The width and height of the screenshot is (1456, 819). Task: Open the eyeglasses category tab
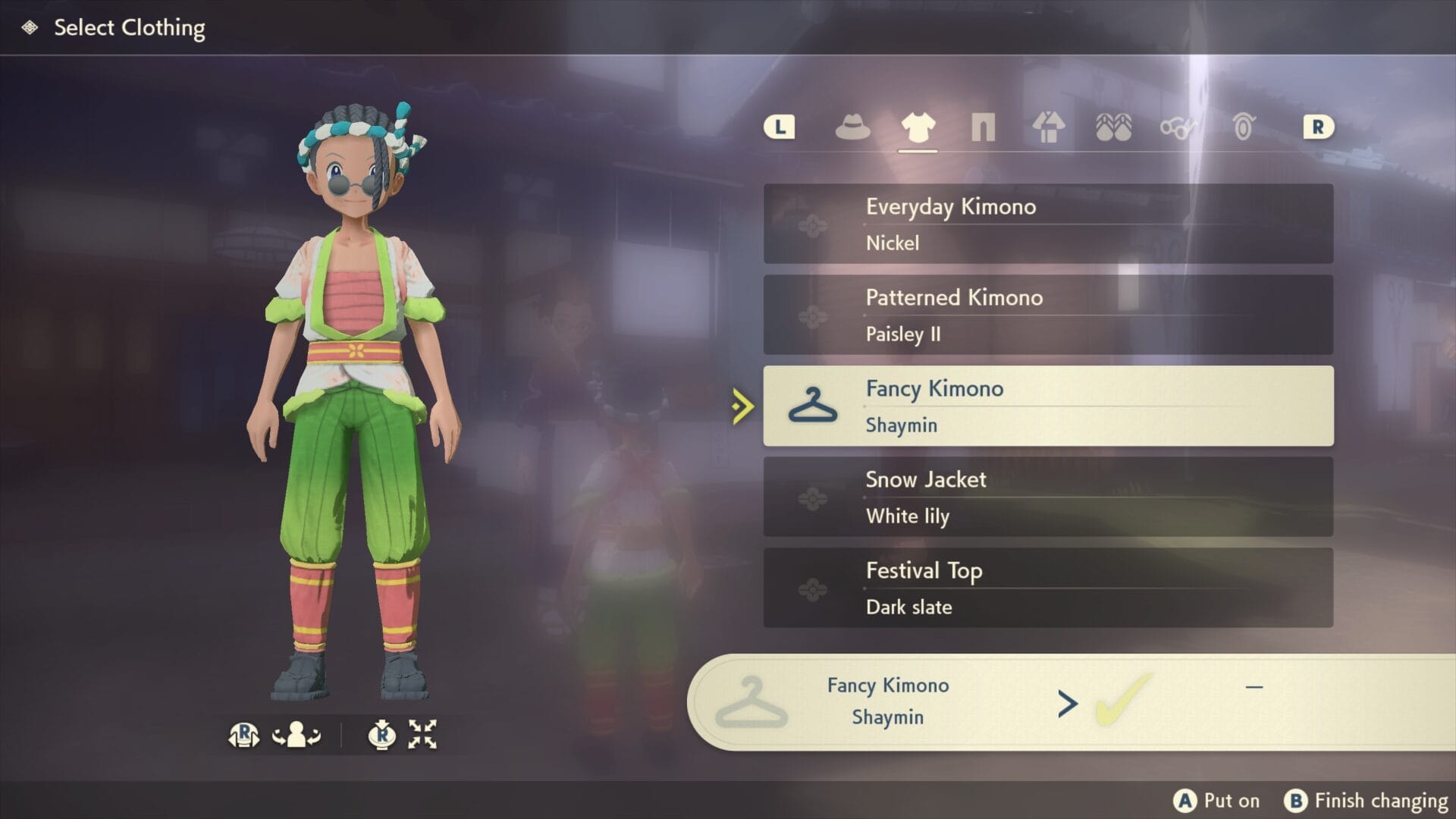point(1178,127)
